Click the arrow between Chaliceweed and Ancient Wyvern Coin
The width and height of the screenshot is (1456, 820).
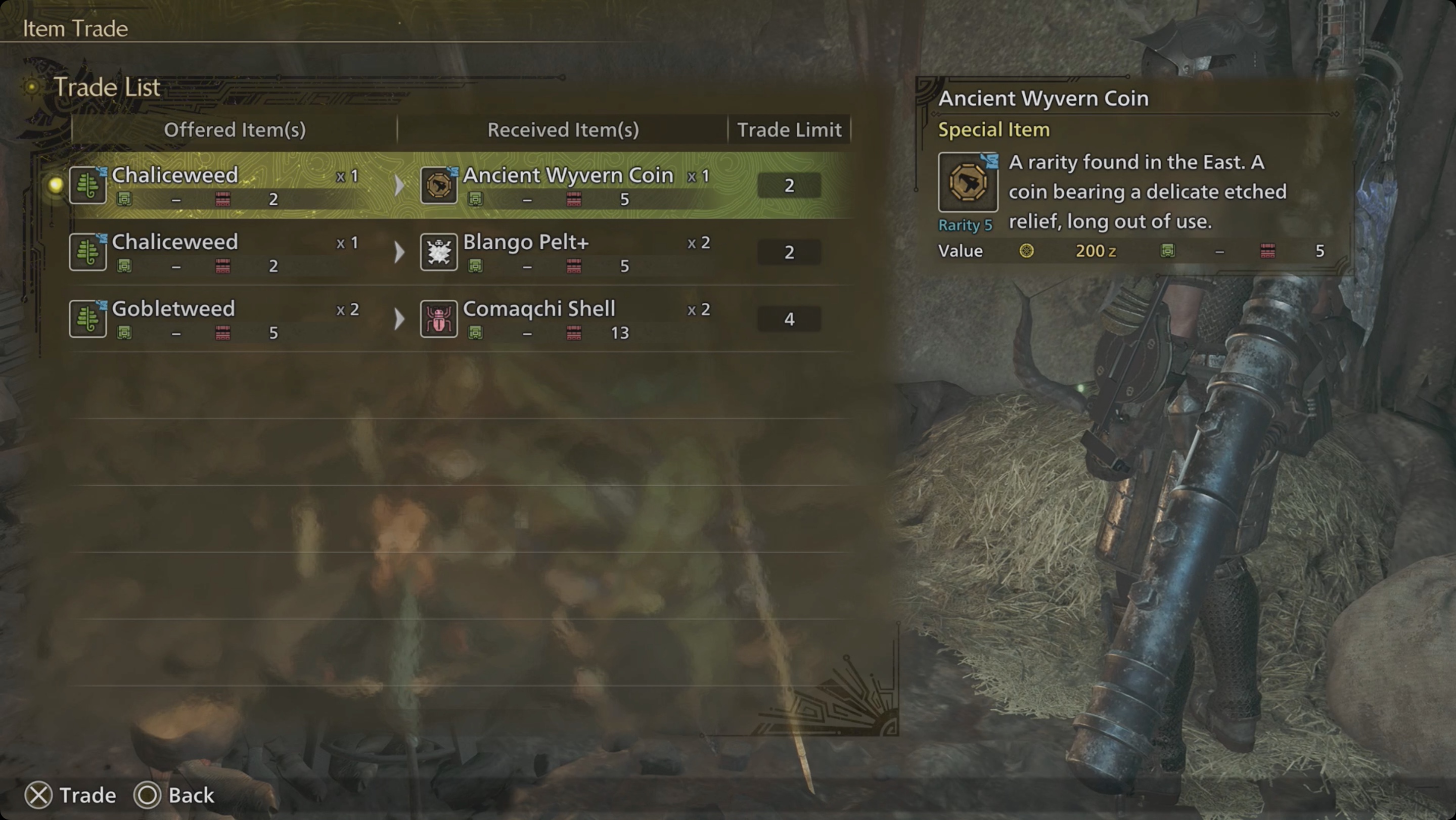tap(399, 185)
